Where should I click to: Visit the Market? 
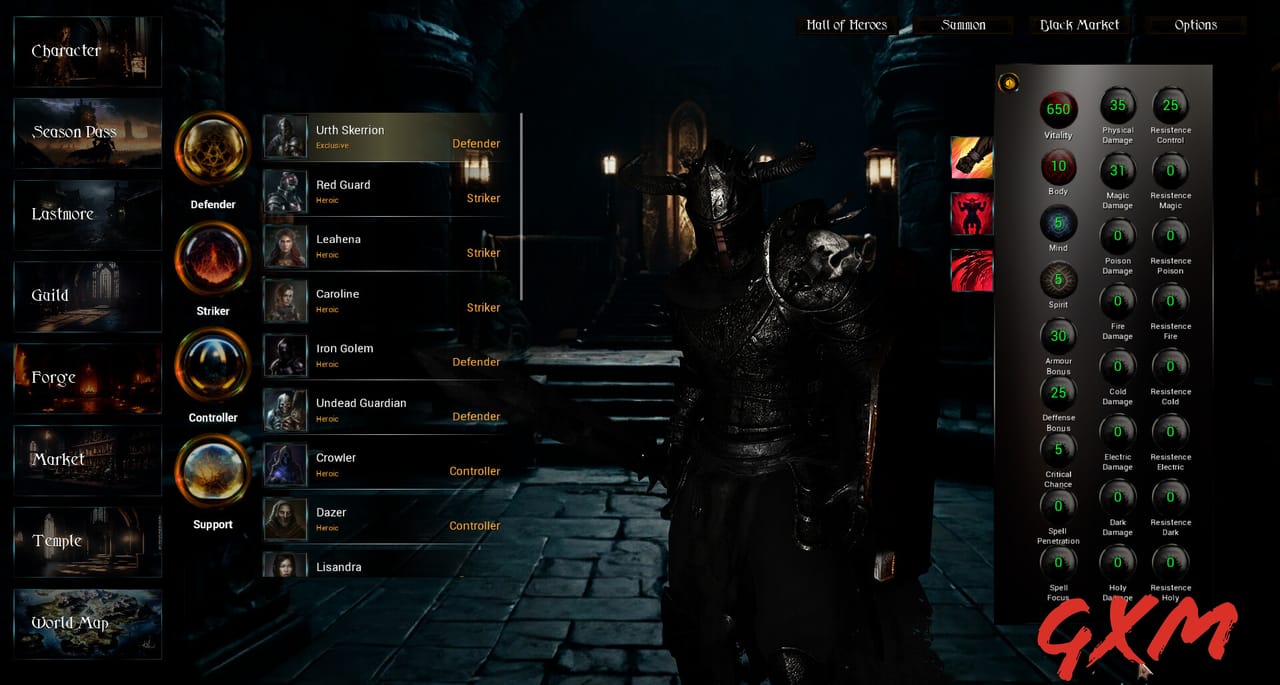click(x=88, y=460)
